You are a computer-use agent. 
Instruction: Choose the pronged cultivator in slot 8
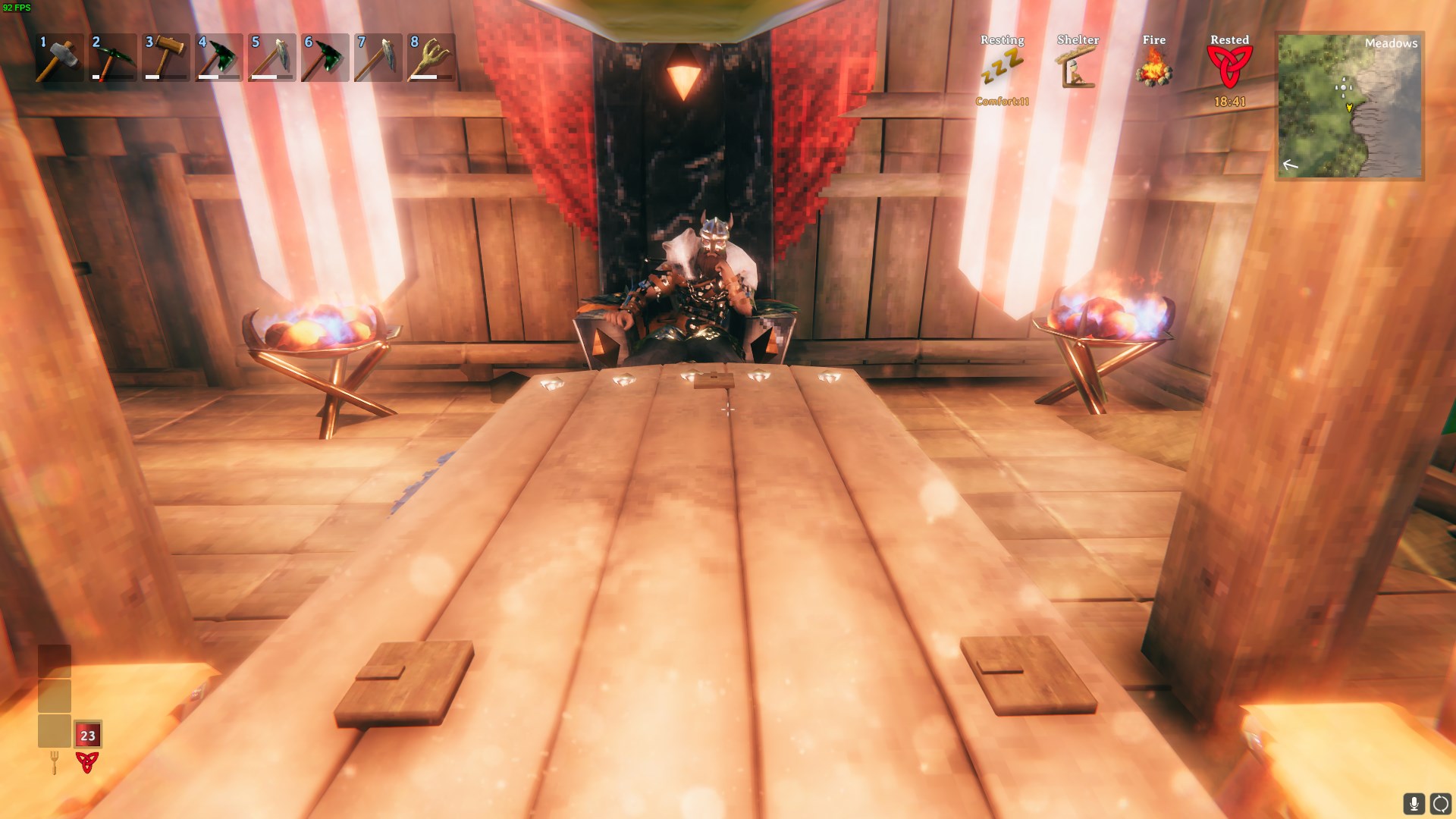pos(431,58)
